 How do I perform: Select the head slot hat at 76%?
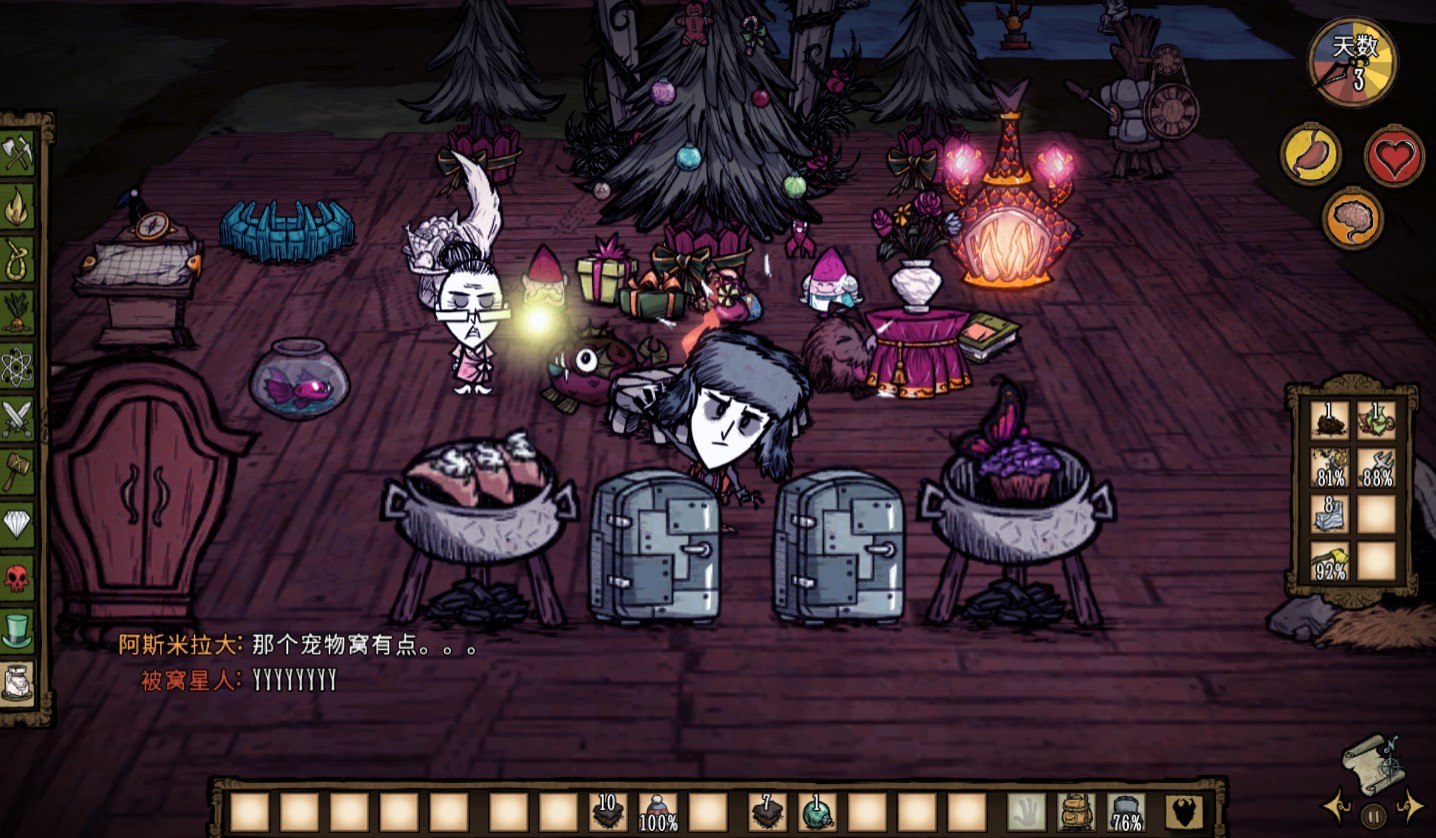1127,811
